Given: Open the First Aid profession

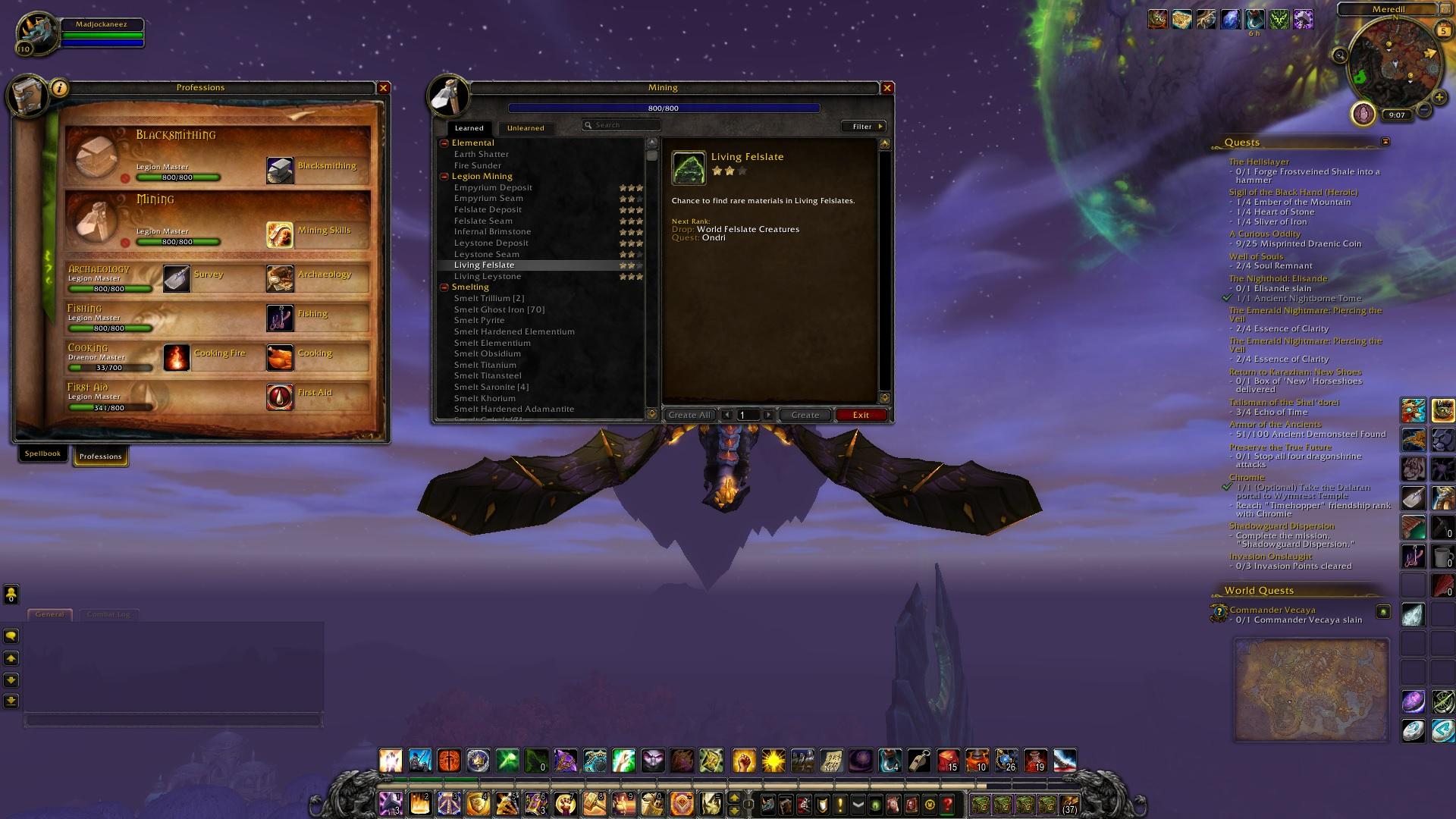Looking at the screenshot, I should click(280, 397).
